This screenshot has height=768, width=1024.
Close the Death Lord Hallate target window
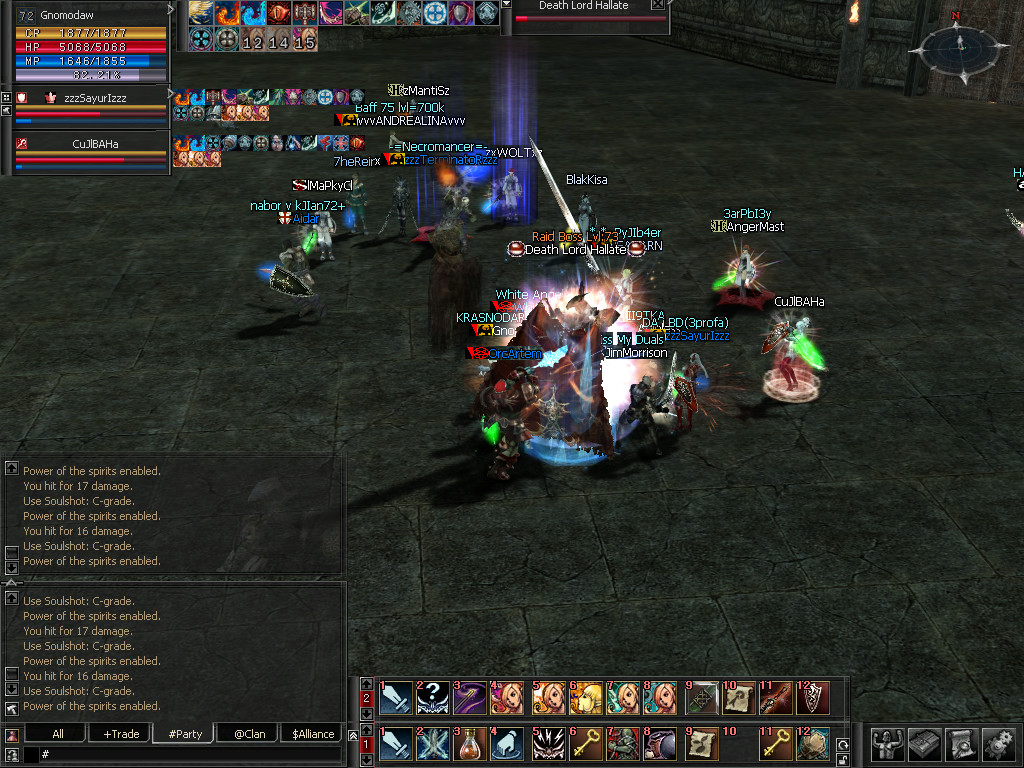657,5
